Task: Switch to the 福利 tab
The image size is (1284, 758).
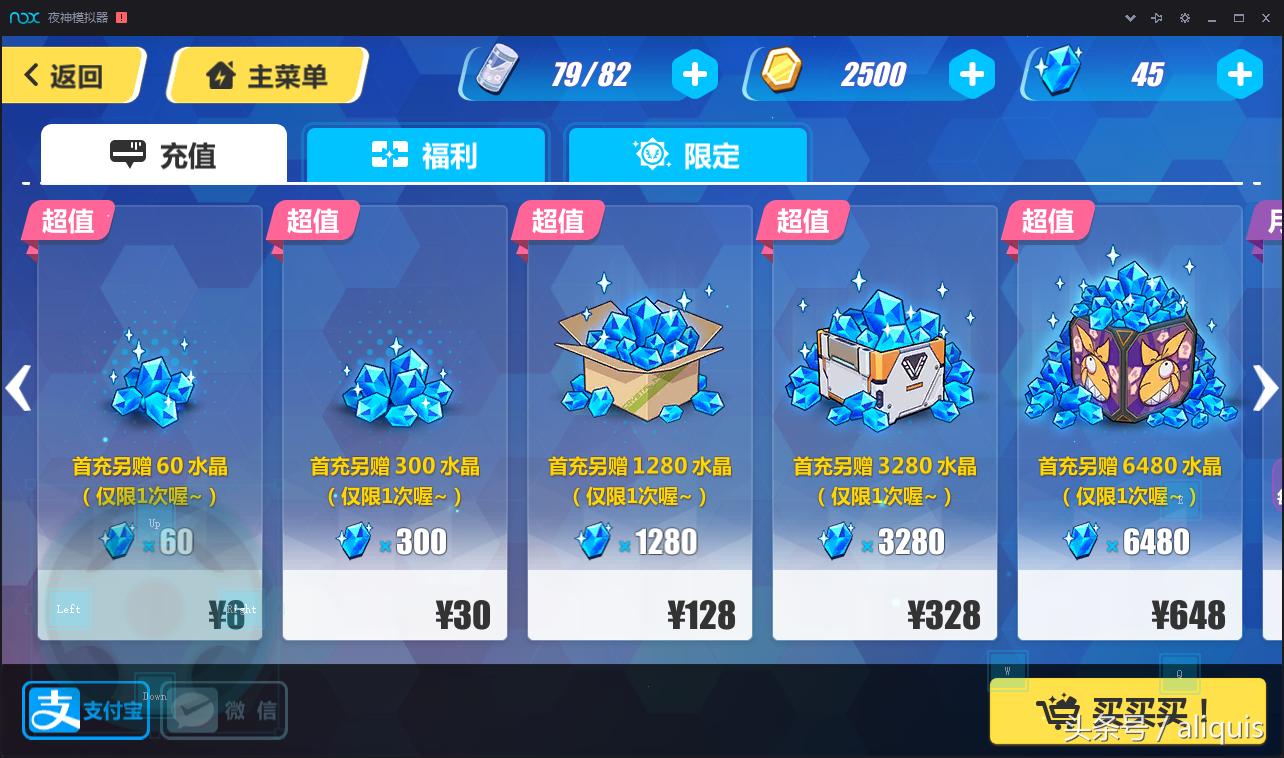Action: coord(426,155)
